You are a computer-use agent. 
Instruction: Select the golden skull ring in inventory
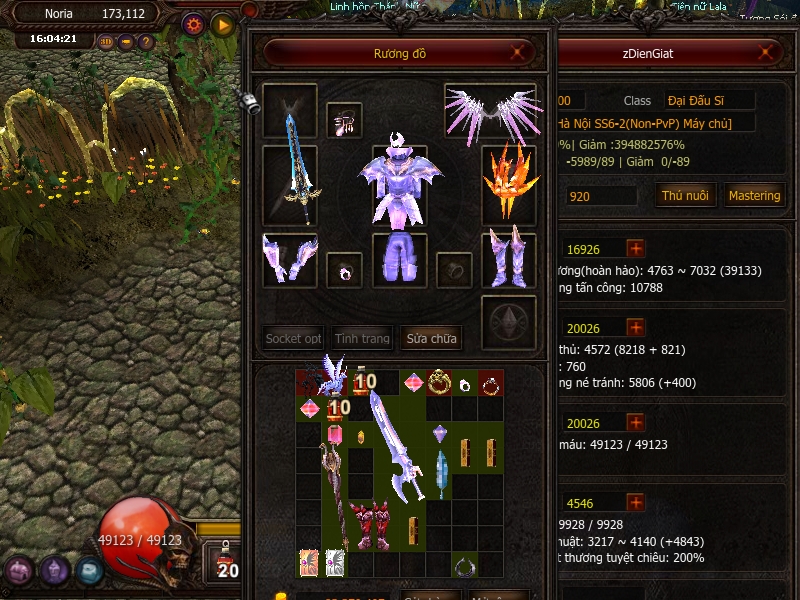point(438,382)
